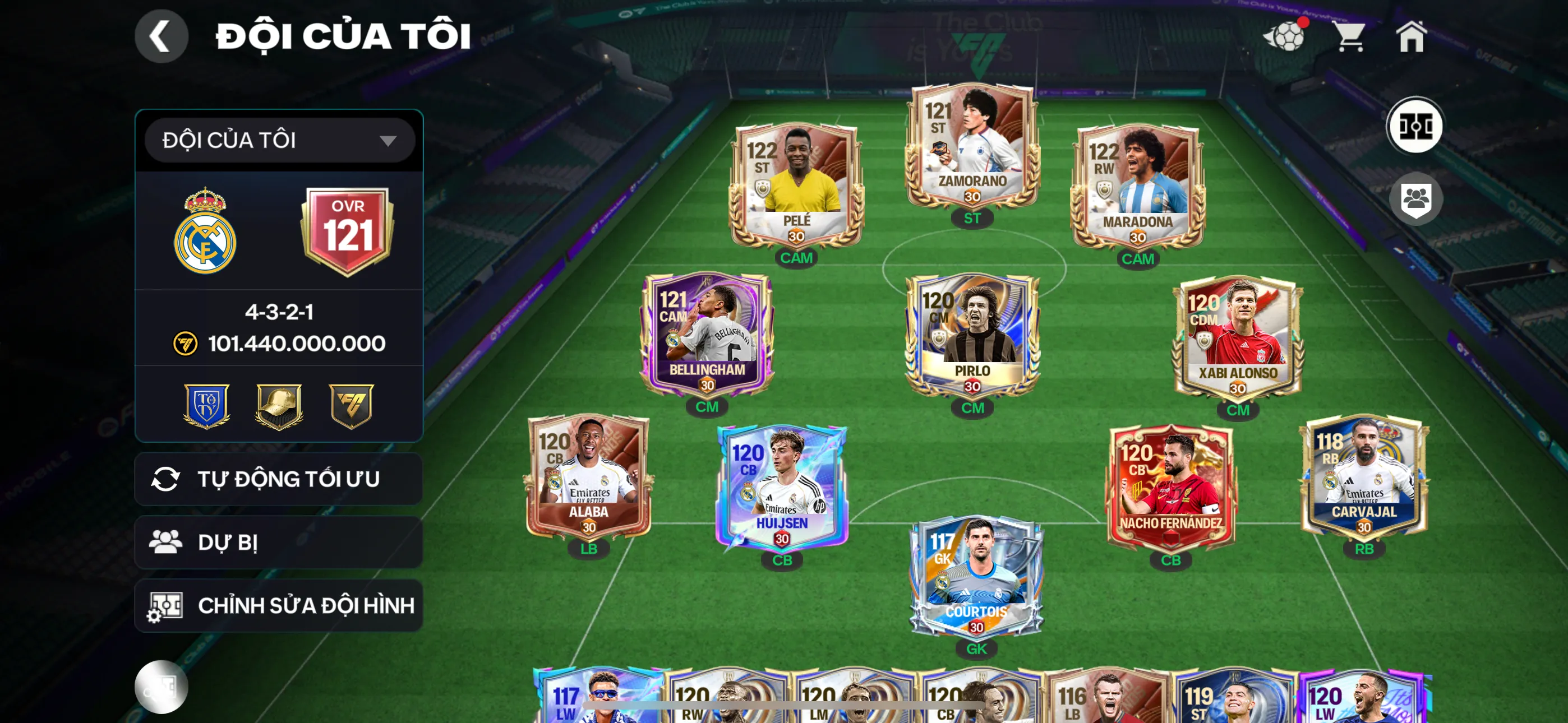Image resolution: width=1568 pixels, height=723 pixels.
Task: Open the golden cap badge
Action: (279, 406)
